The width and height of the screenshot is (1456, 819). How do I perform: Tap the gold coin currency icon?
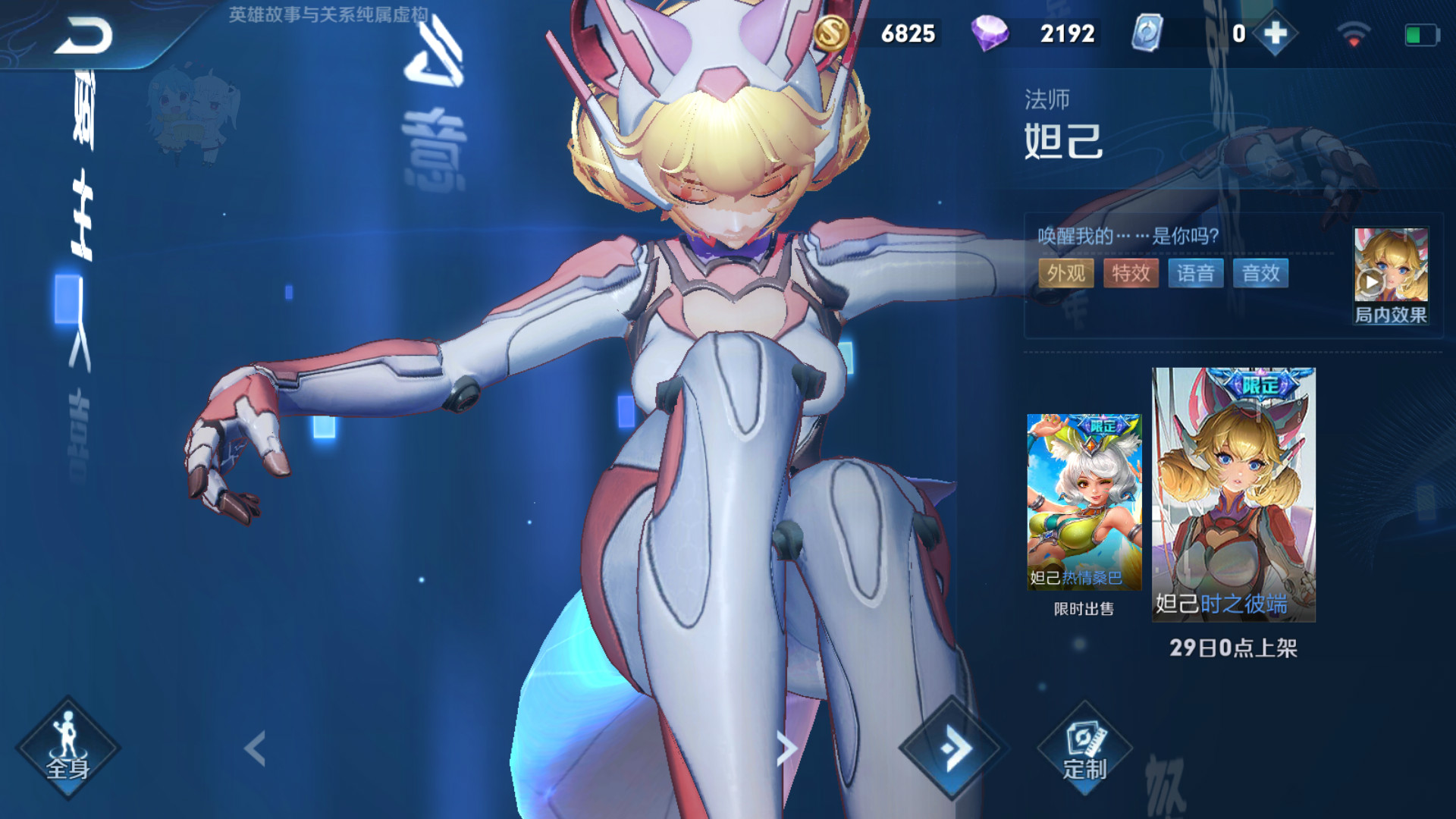tap(831, 33)
